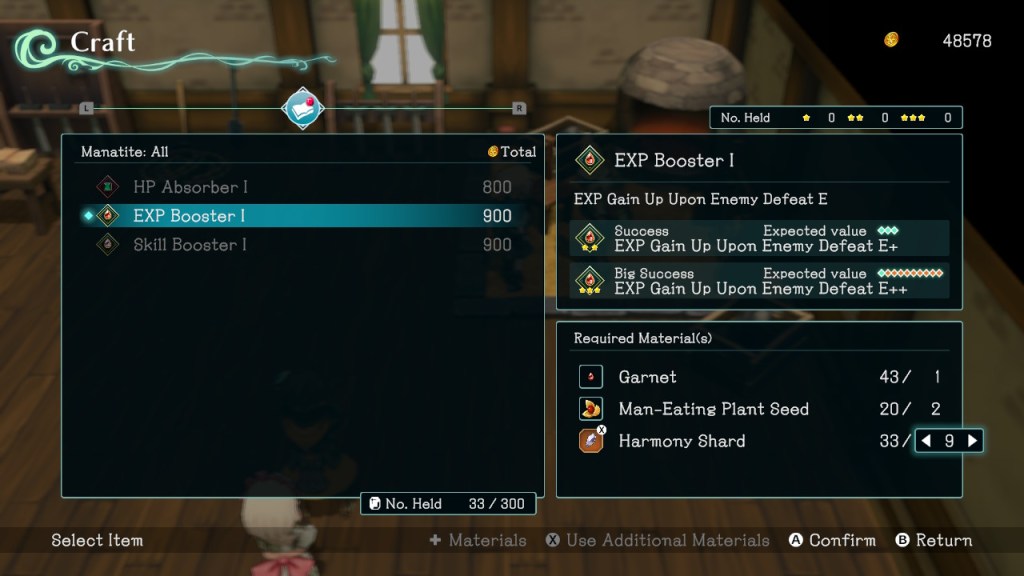Viewport: 1024px width, 576px height.
Task: Decrease the Harmony Shard quantity
Action: pos(926,441)
